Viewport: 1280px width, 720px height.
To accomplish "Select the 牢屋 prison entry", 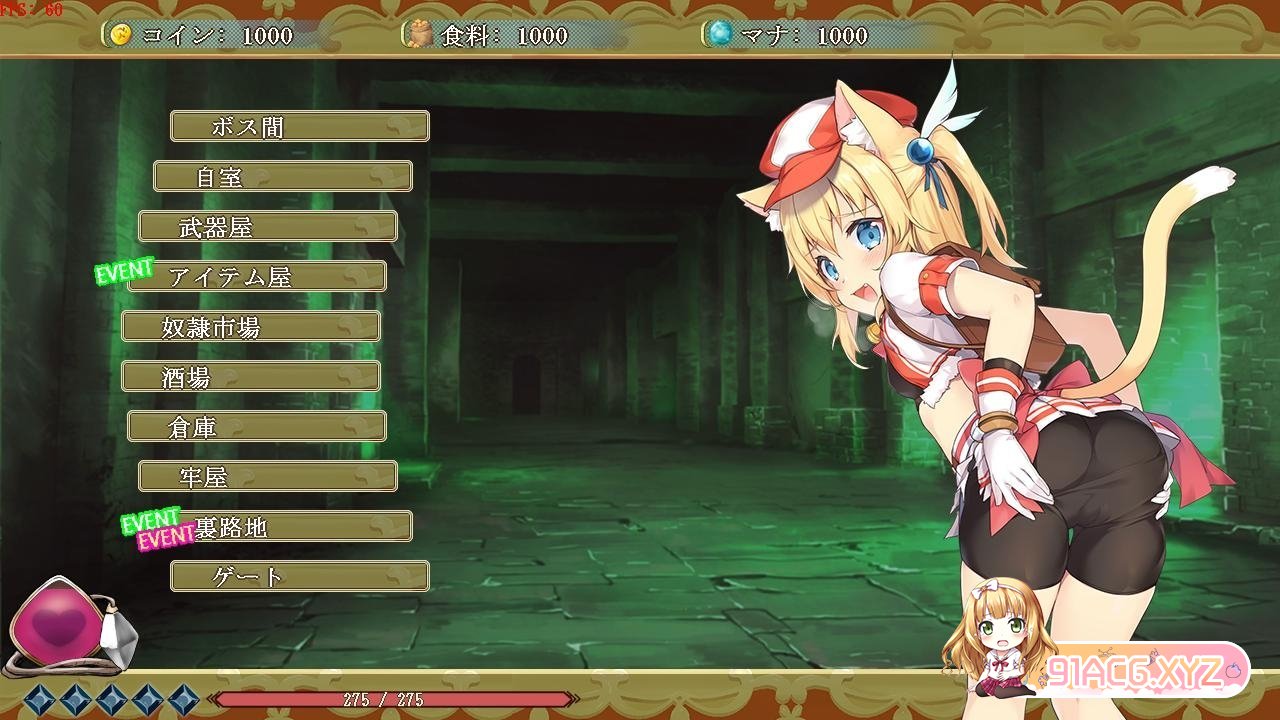I will coord(267,476).
